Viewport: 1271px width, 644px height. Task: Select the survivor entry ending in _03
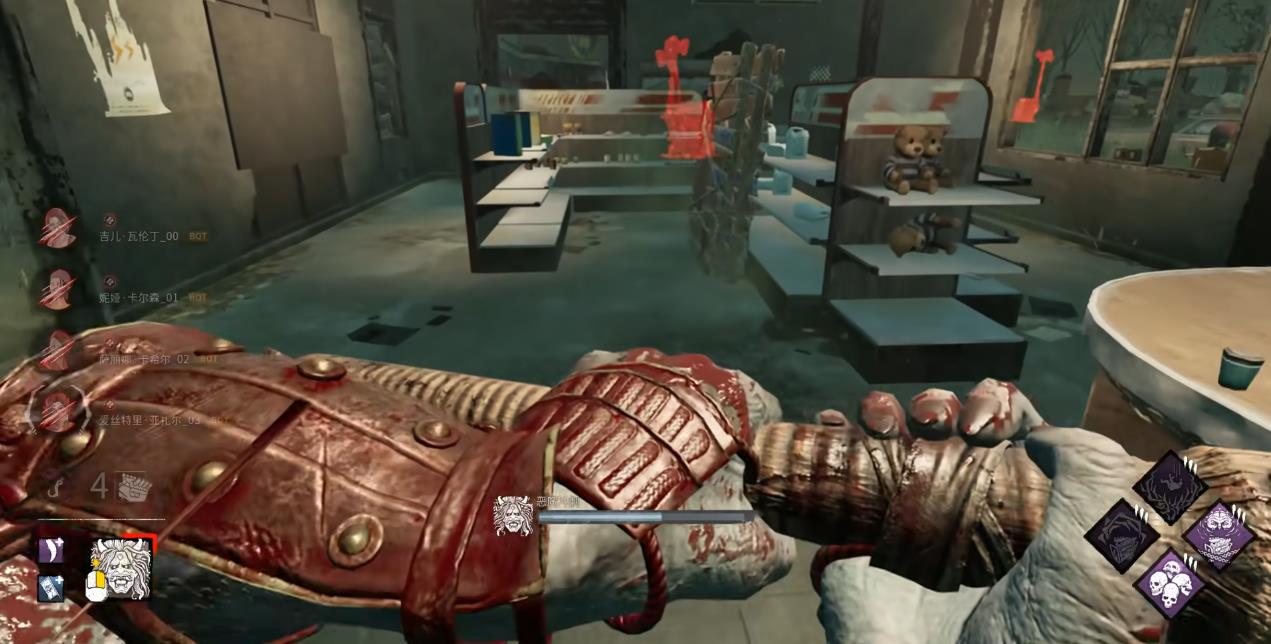[148, 420]
